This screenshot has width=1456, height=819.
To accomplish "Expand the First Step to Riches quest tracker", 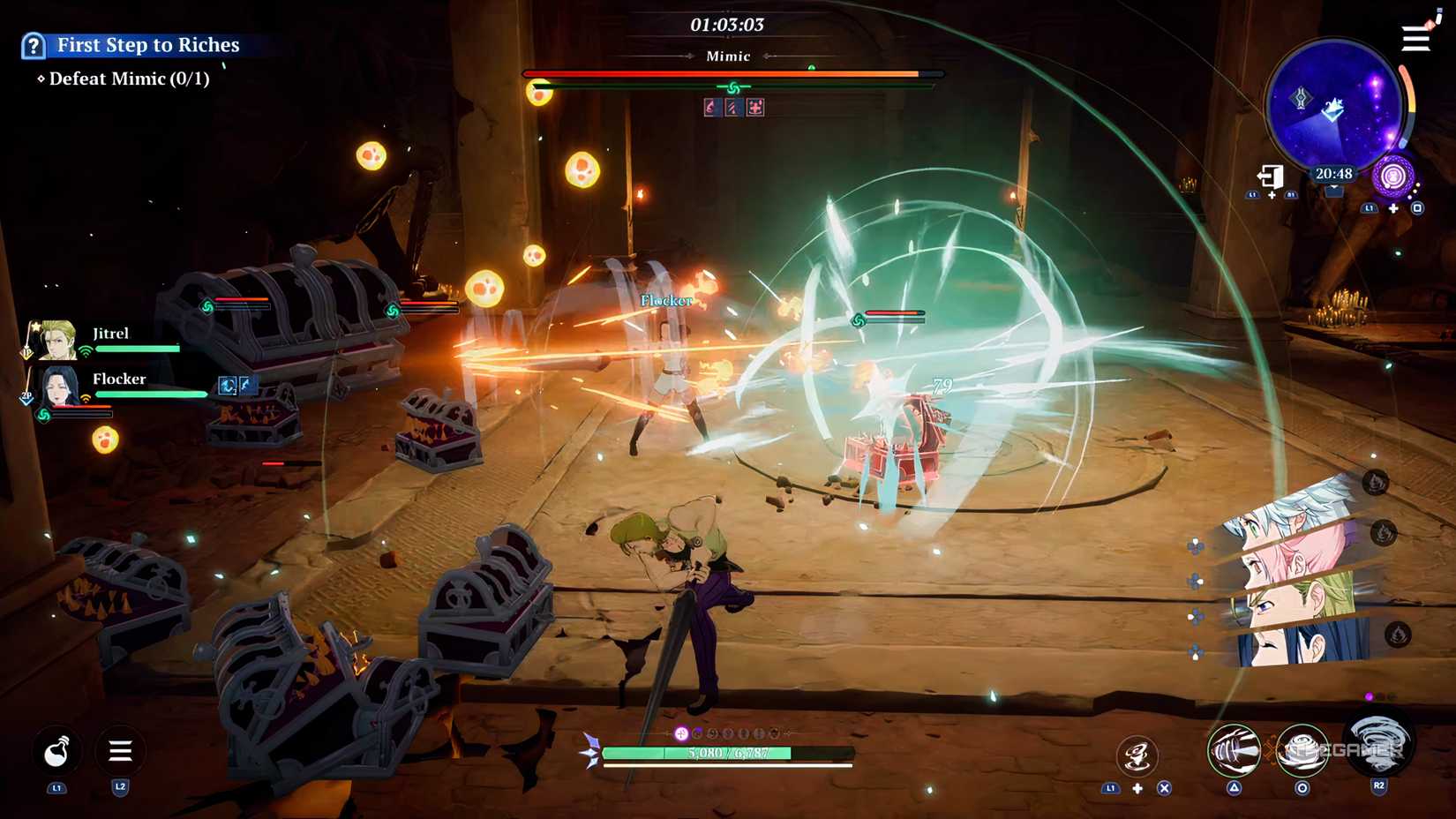I will (146, 45).
